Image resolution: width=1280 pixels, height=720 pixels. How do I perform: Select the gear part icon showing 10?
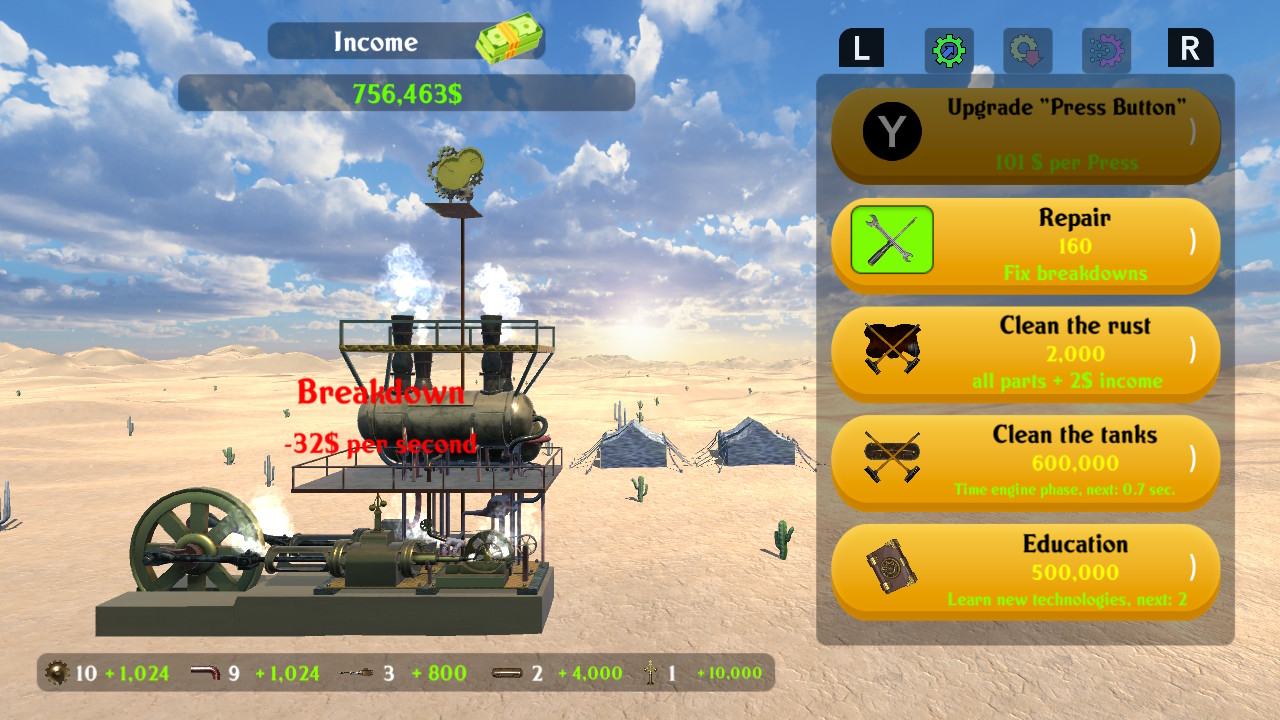57,673
